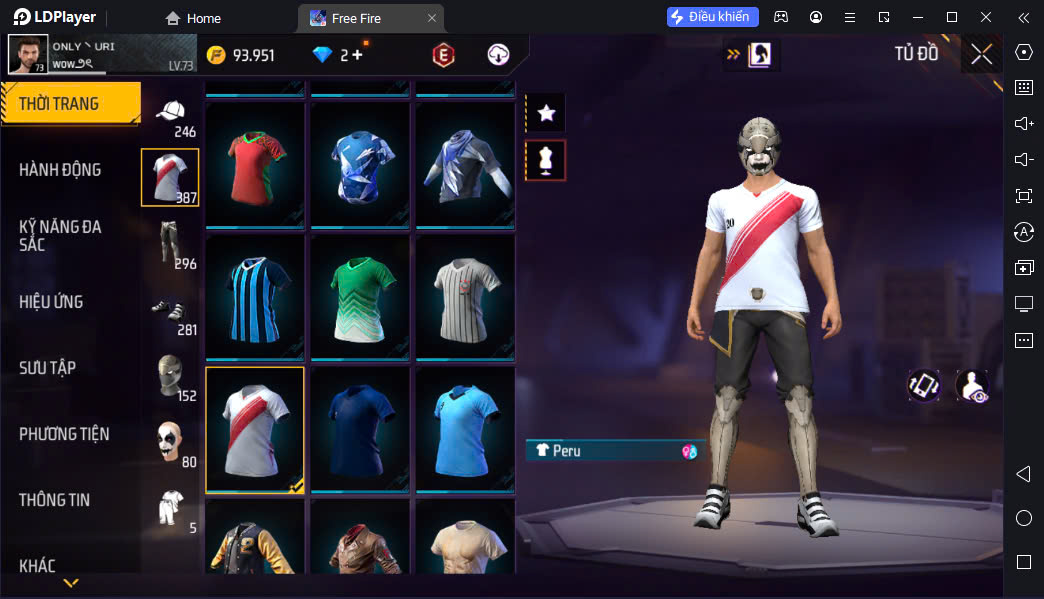This screenshot has width=1044, height=599.
Task: Open the clown face paint subcategory
Action: coord(170,442)
